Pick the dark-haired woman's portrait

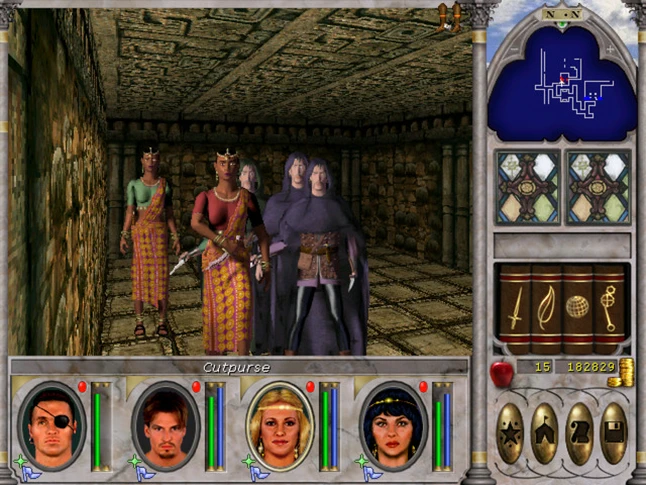pos(394,424)
